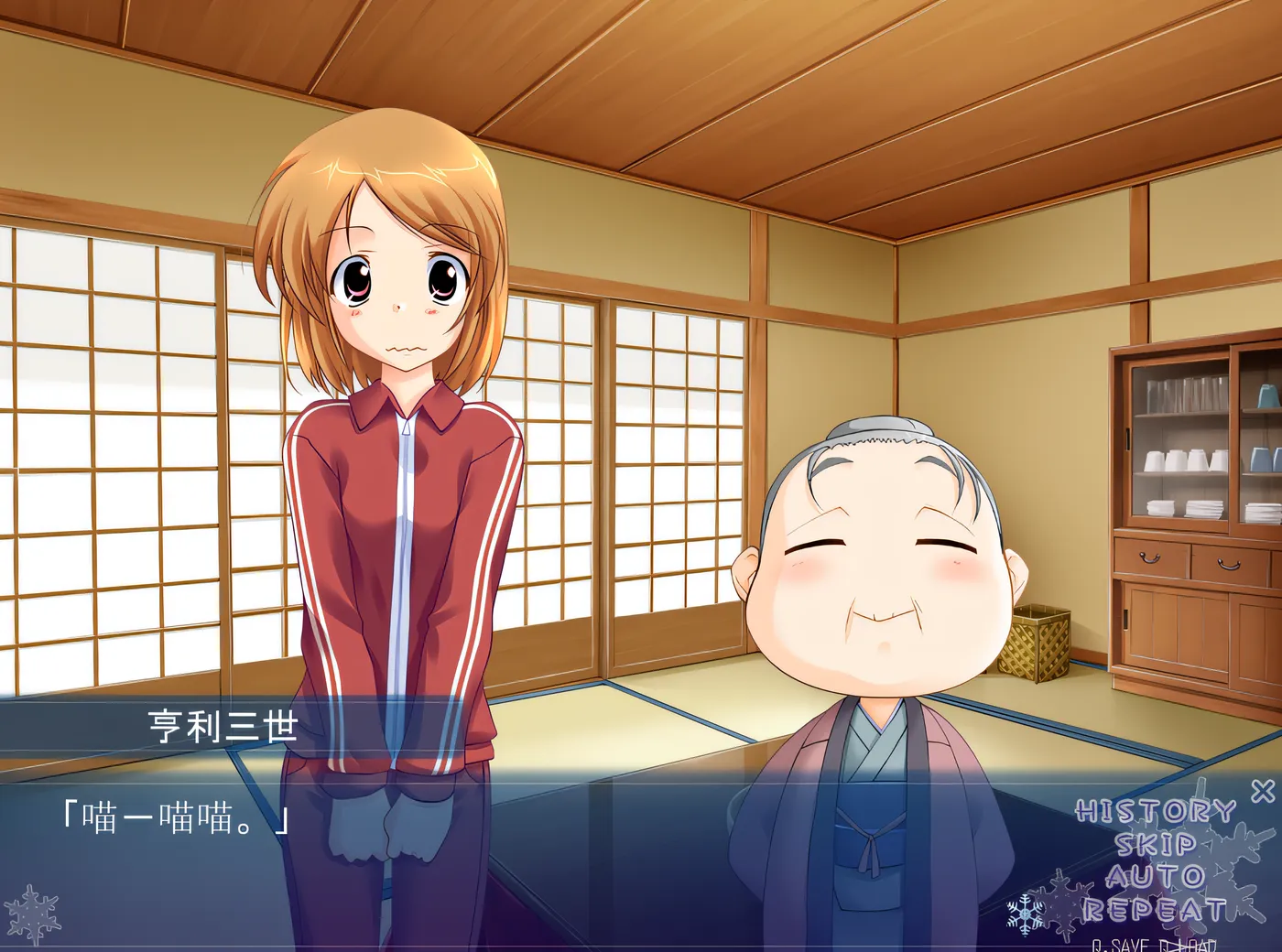This screenshot has width=1282, height=952.
Task: Open the HISTORY log
Action: [x=1155, y=809]
